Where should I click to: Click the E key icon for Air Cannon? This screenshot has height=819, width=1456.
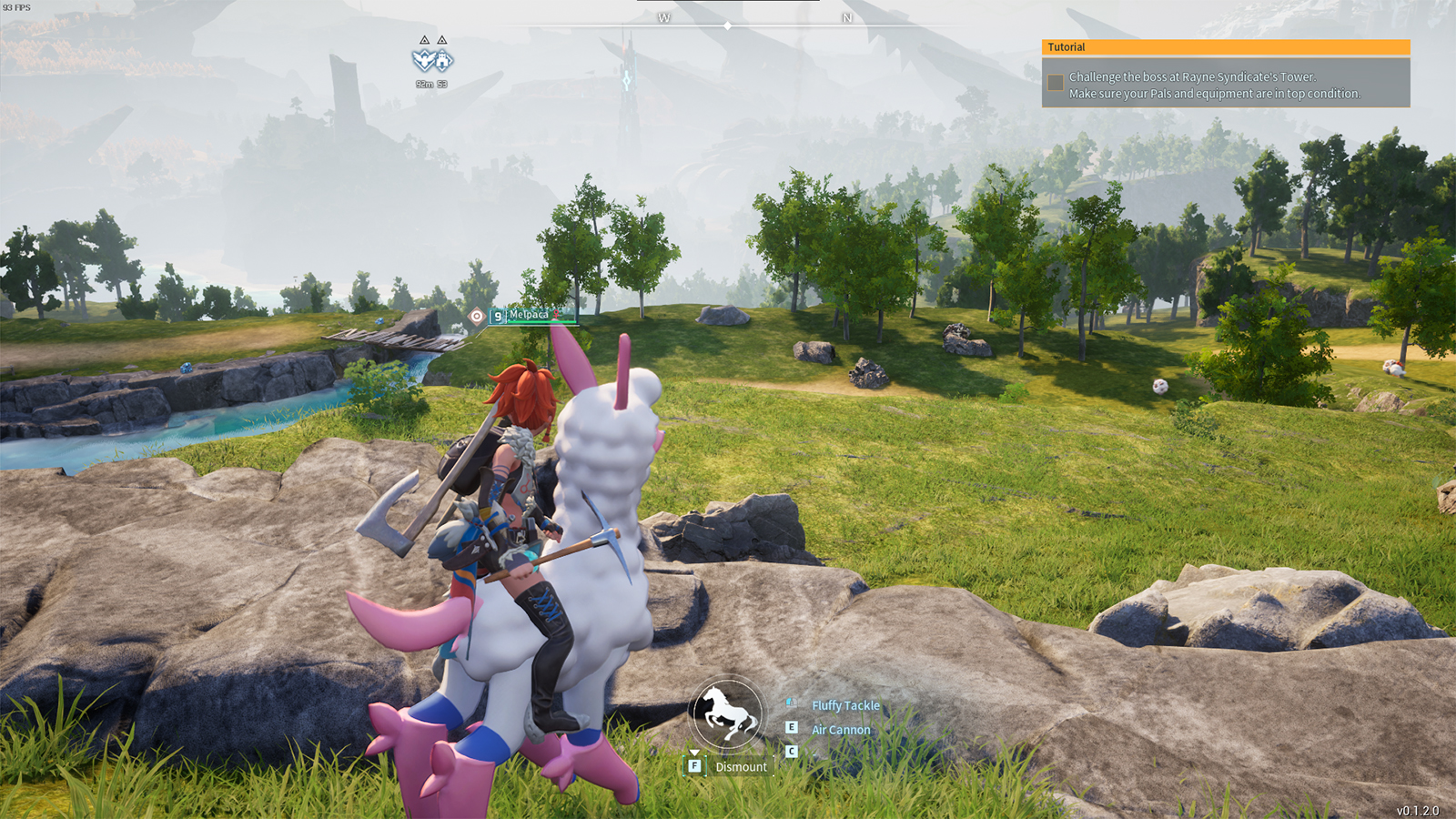pyautogui.click(x=792, y=726)
